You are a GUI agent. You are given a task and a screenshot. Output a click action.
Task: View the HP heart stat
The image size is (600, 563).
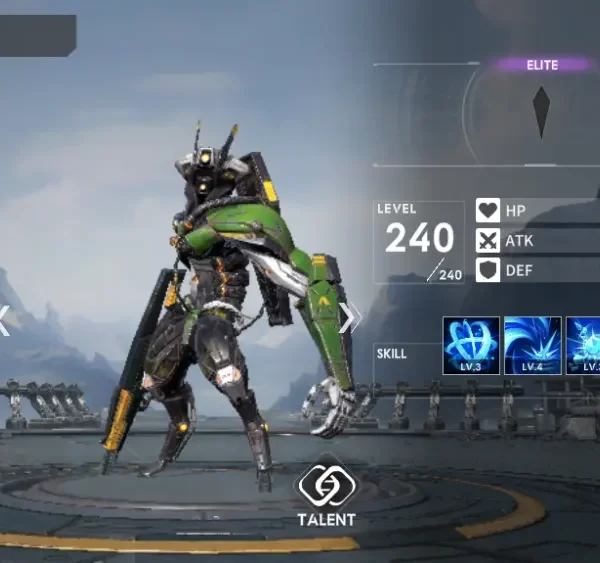pos(488,211)
